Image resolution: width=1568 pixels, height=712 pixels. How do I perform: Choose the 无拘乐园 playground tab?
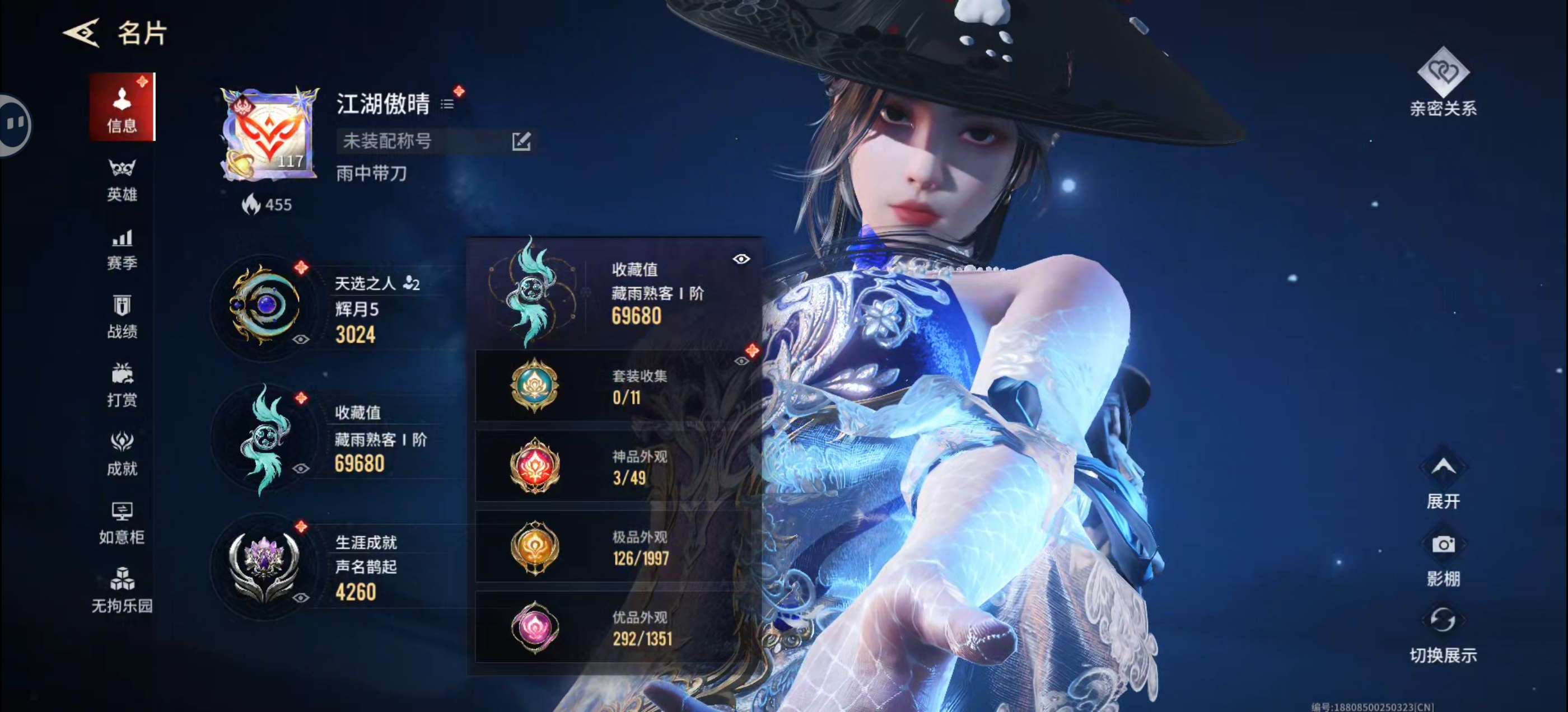click(x=122, y=591)
